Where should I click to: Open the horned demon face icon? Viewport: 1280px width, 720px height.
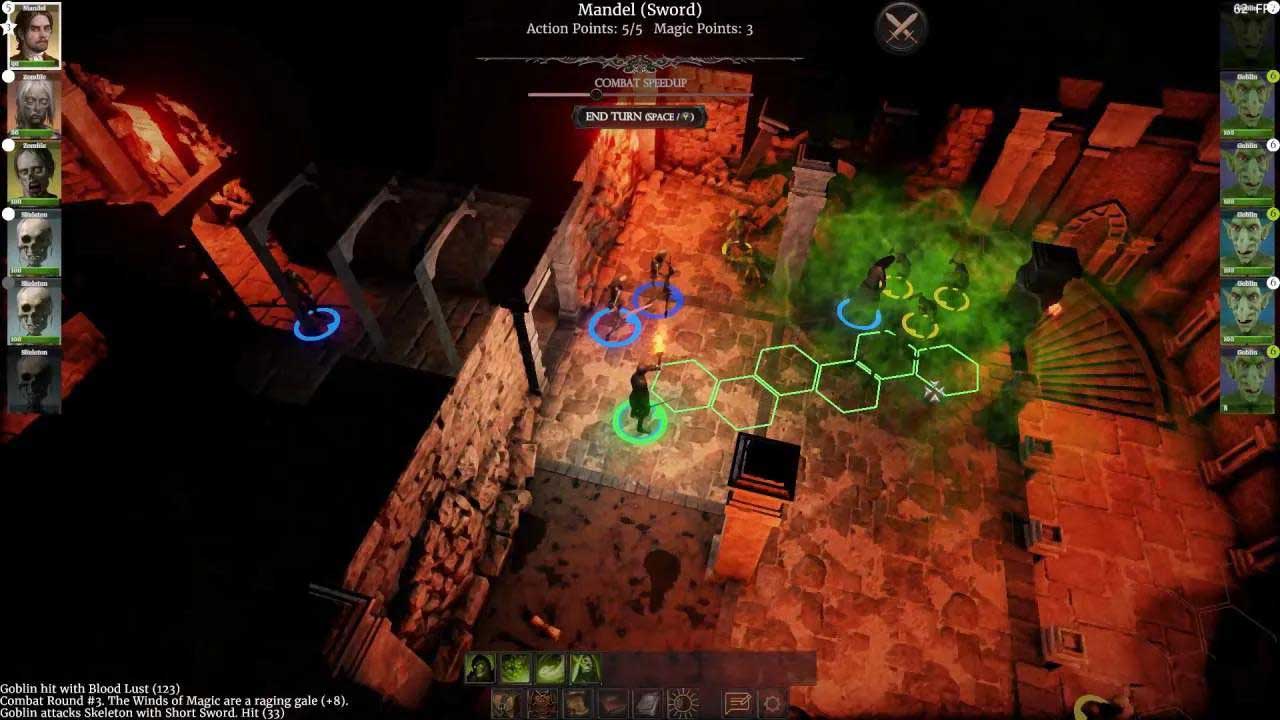click(541, 704)
